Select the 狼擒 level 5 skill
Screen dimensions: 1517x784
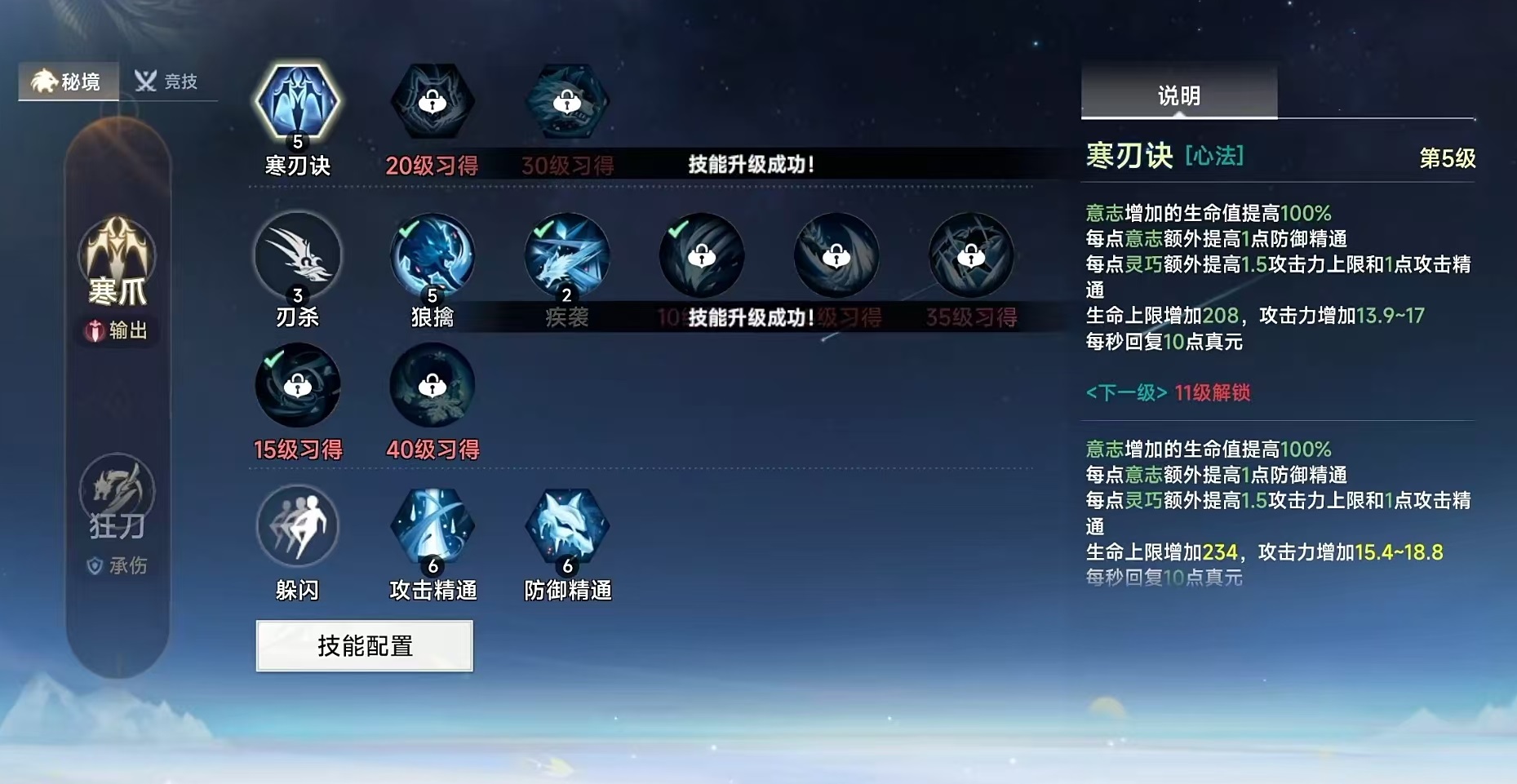(432, 255)
